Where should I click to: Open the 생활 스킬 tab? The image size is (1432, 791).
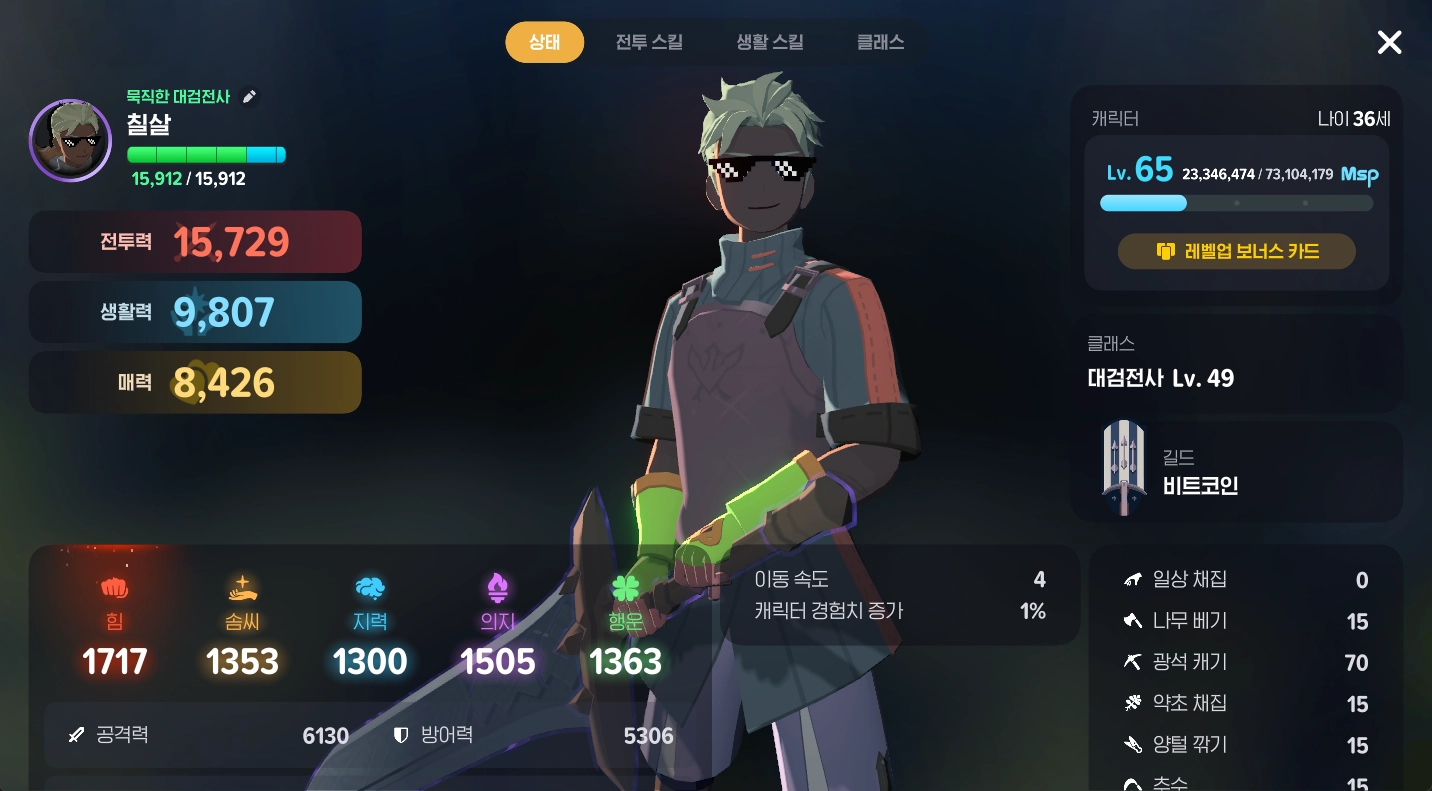768,42
